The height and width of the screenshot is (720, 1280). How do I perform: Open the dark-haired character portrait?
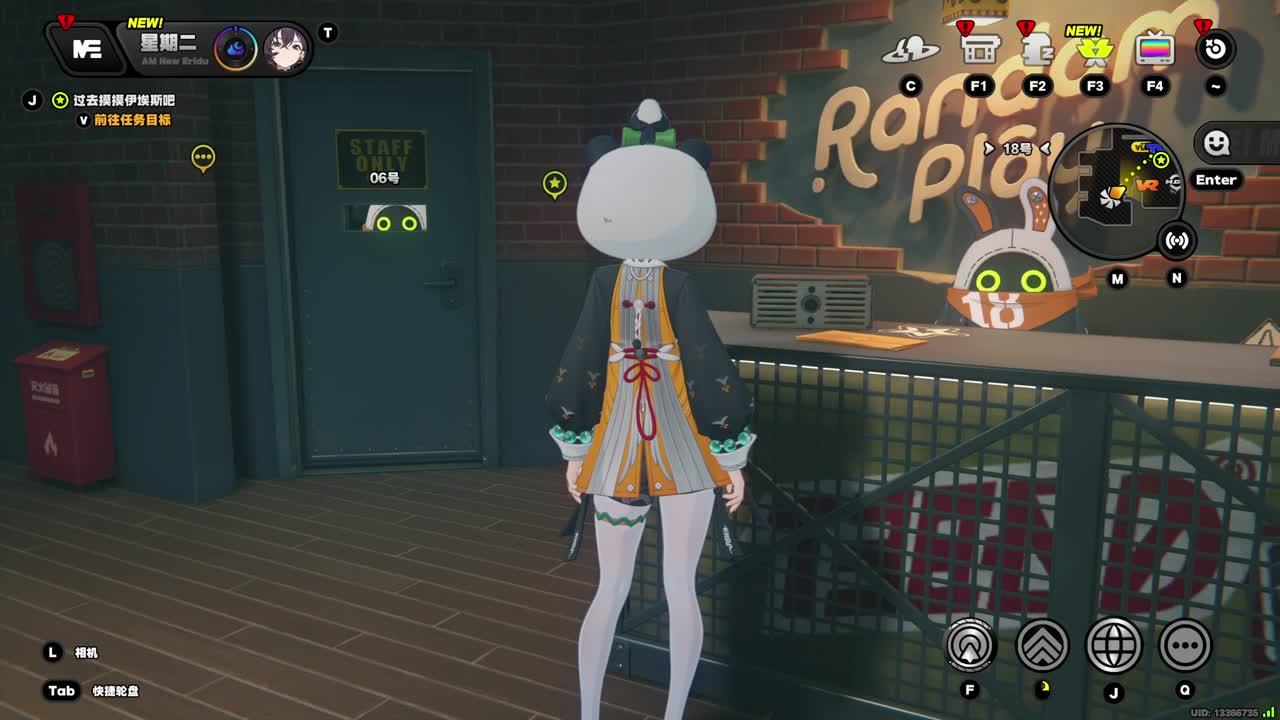(285, 48)
